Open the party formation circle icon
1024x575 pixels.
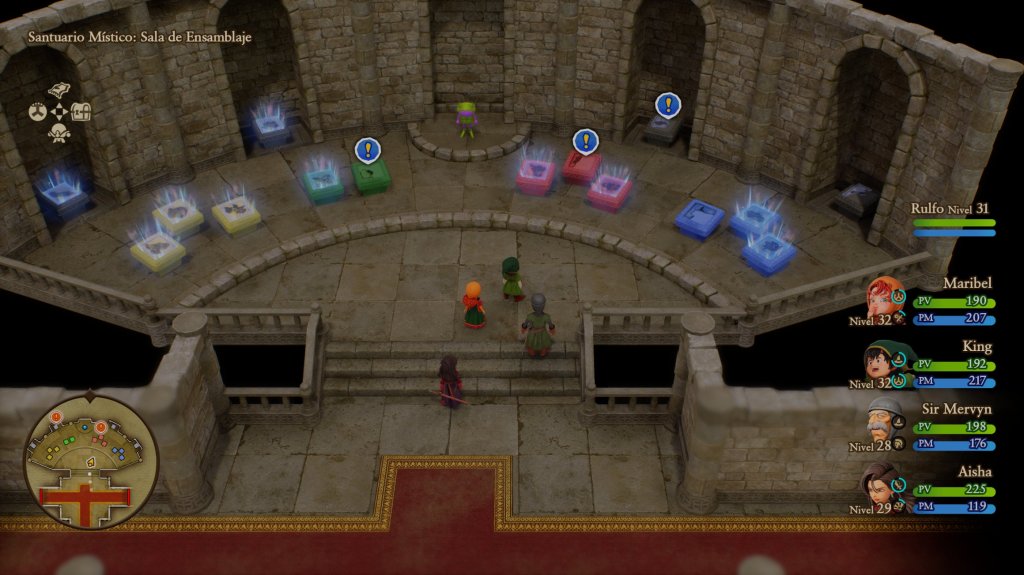click(36, 112)
